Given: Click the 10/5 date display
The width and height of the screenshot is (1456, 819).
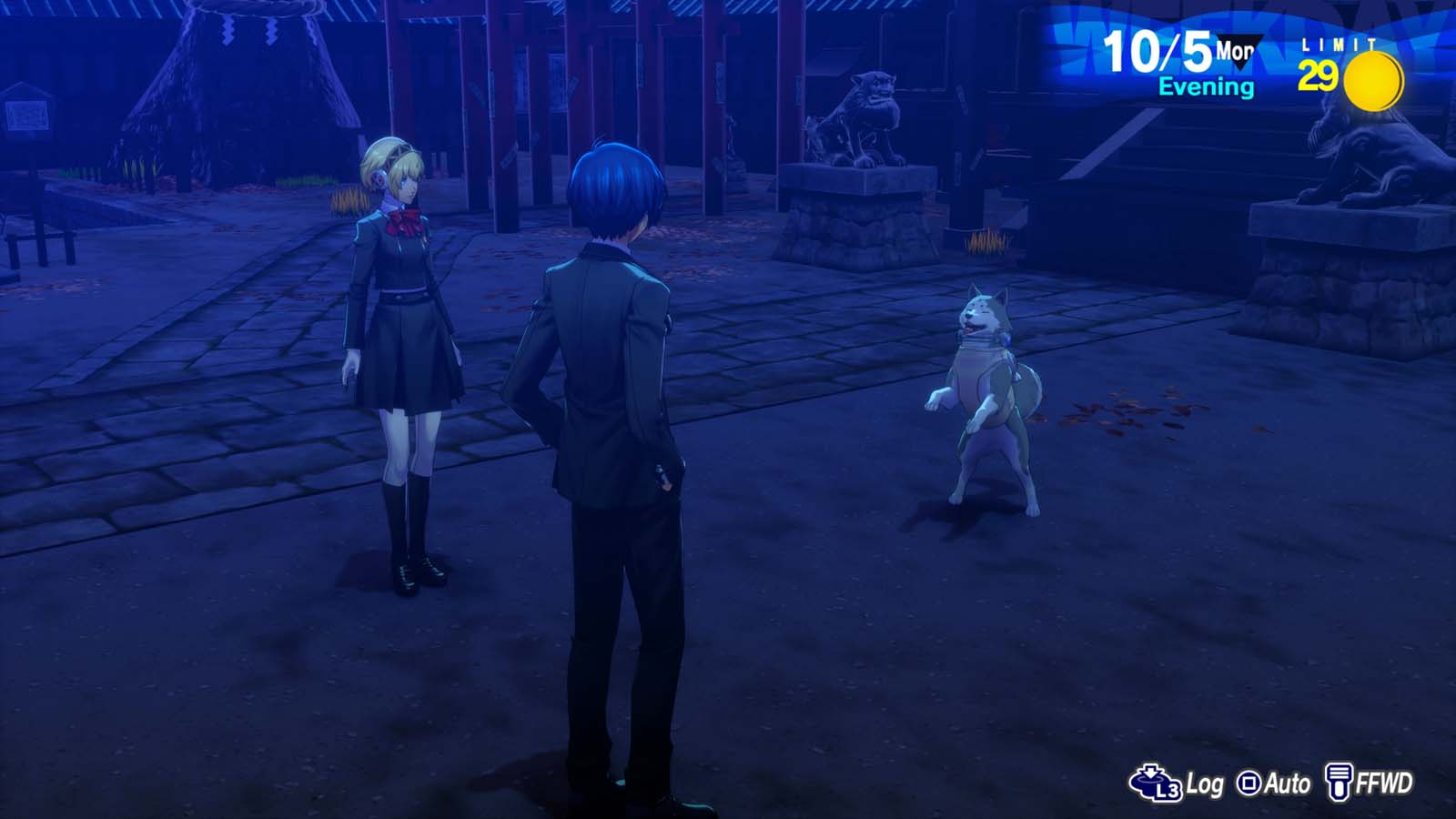Looking at the screenshot, I should (x=1156, y=51).
